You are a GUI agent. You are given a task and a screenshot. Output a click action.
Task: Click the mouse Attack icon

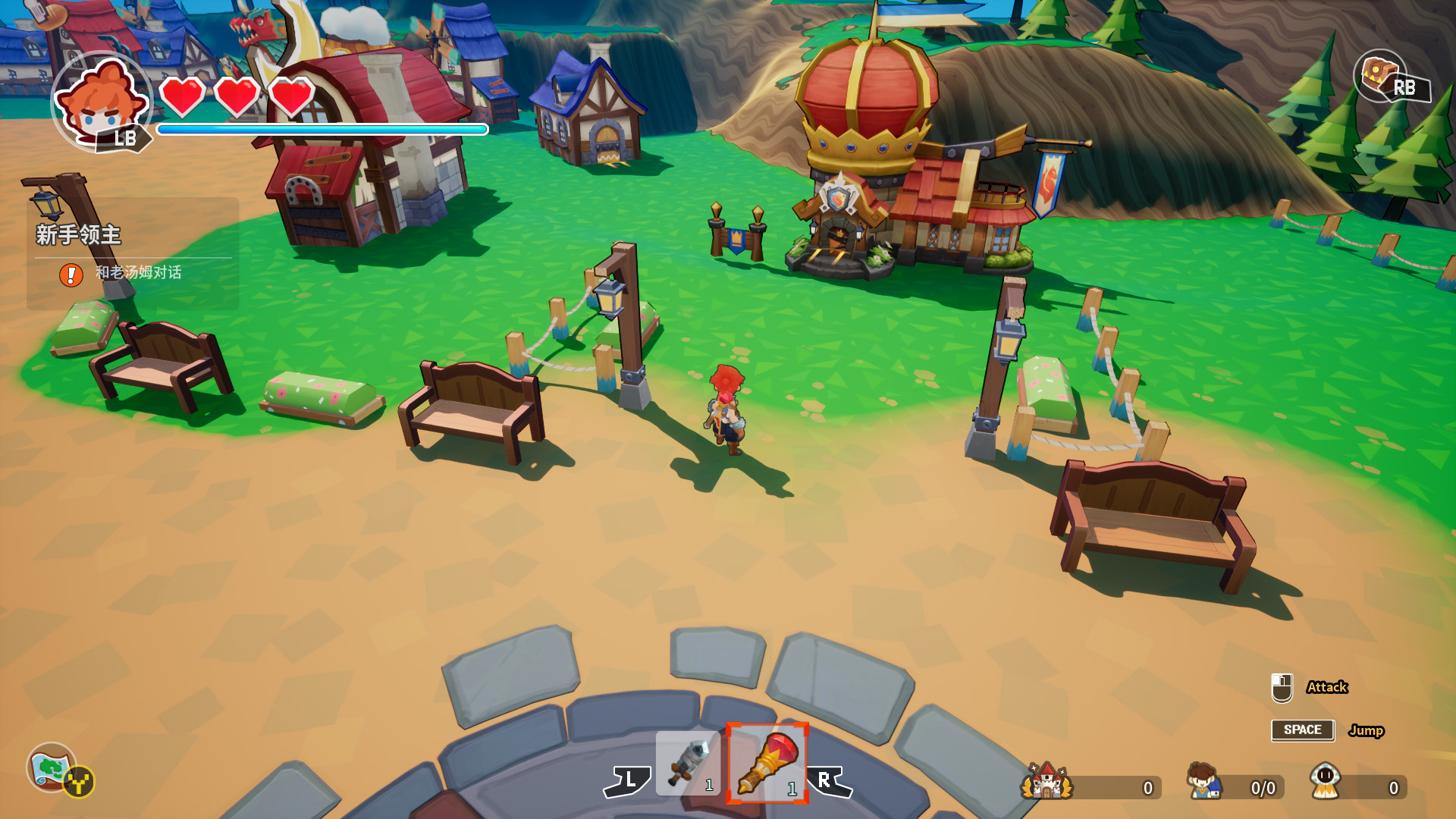tap(1282, 688)
